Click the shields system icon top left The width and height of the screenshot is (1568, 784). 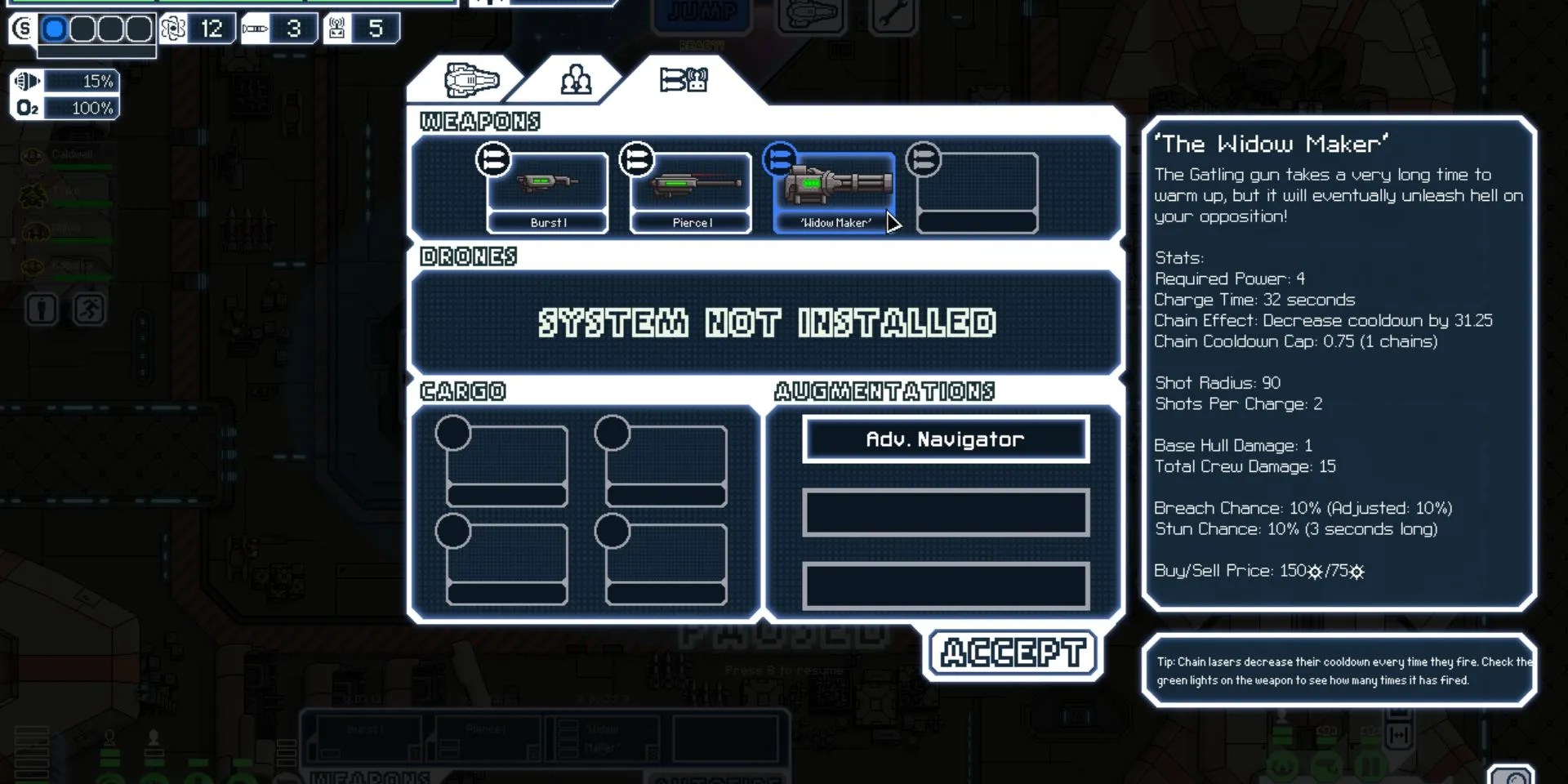coord(22,30)
